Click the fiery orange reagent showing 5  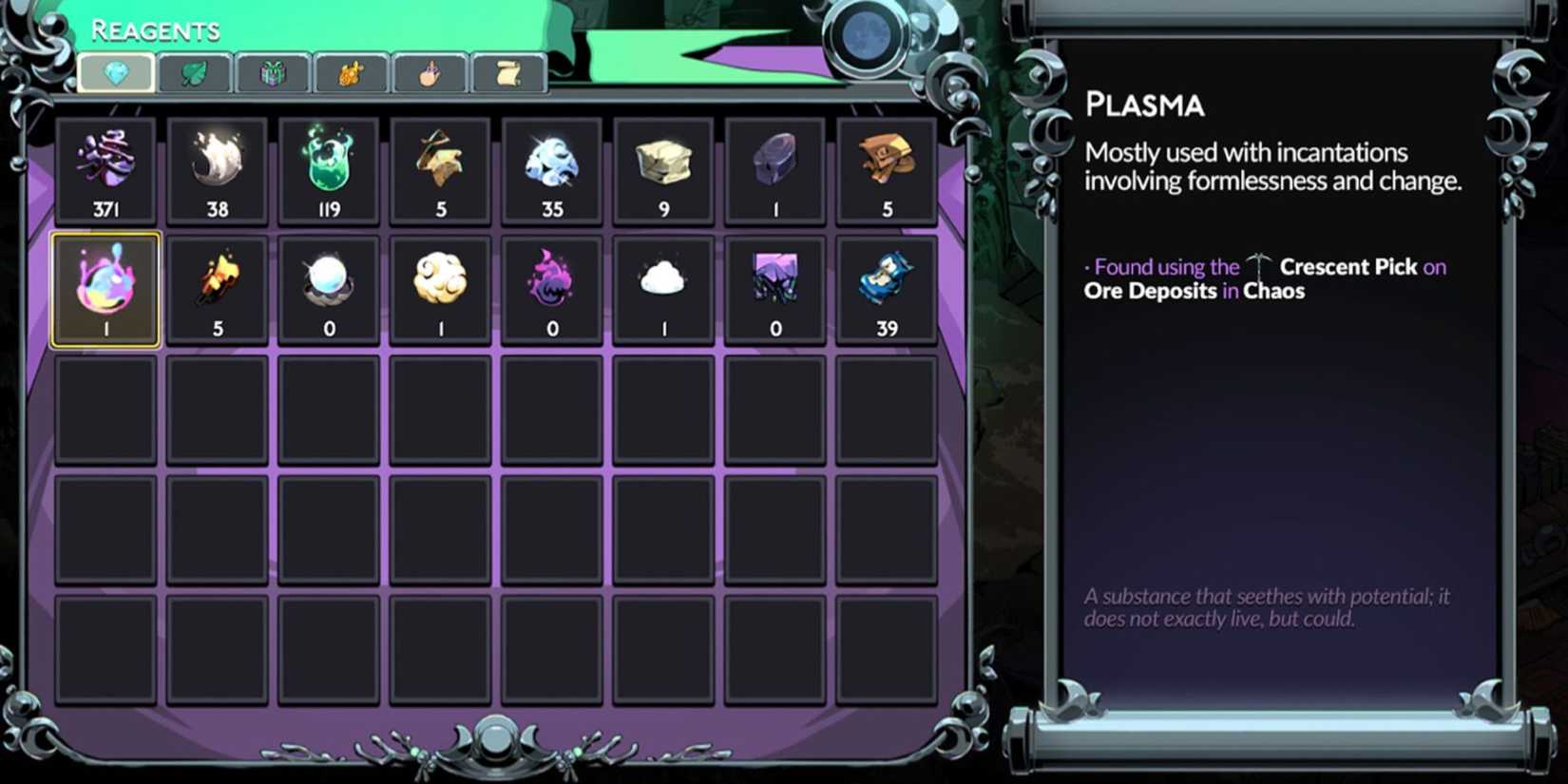tap(218, 287)
